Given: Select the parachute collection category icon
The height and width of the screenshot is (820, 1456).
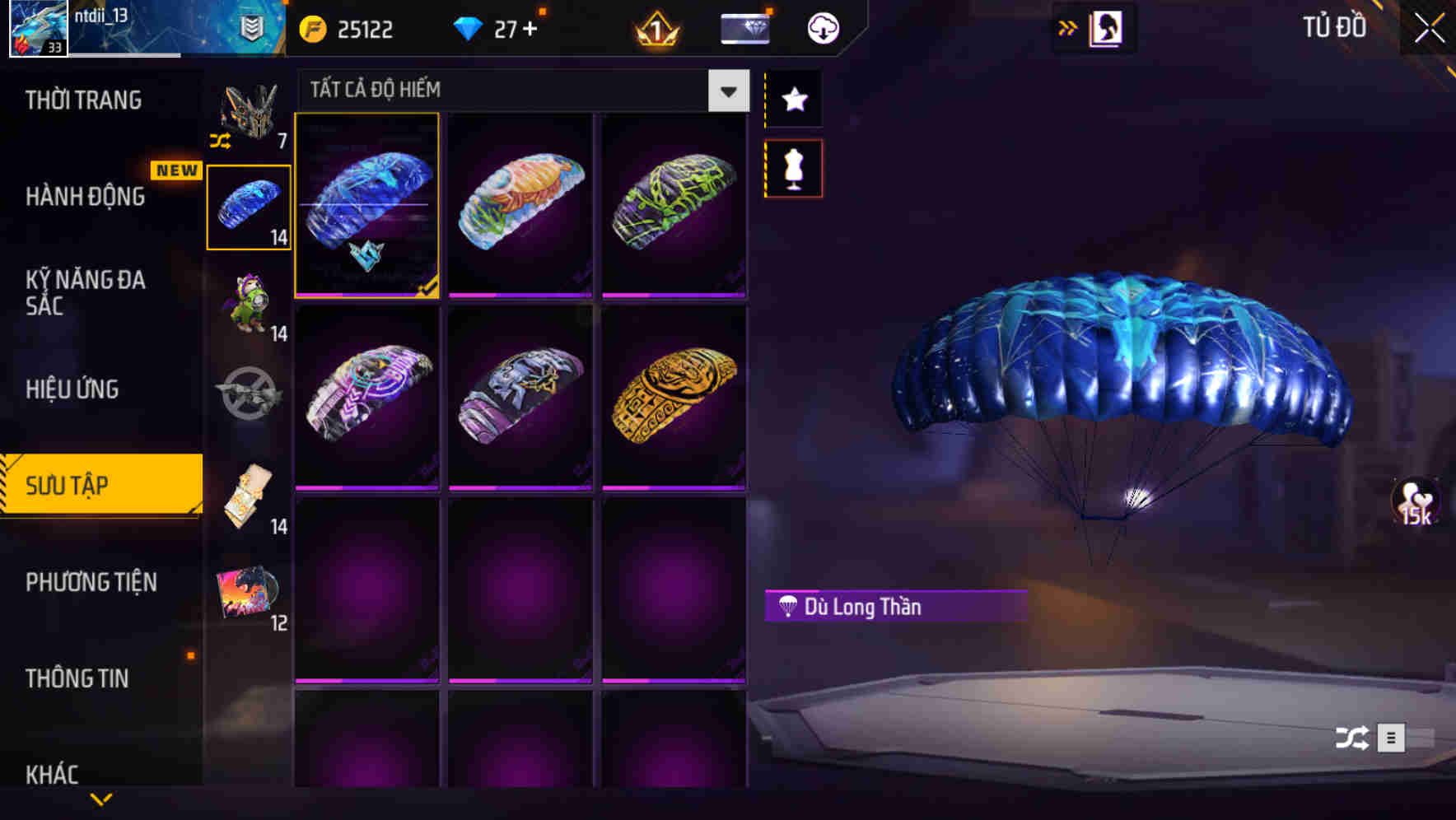Looking at the screenshot, I should coord(249,204).
